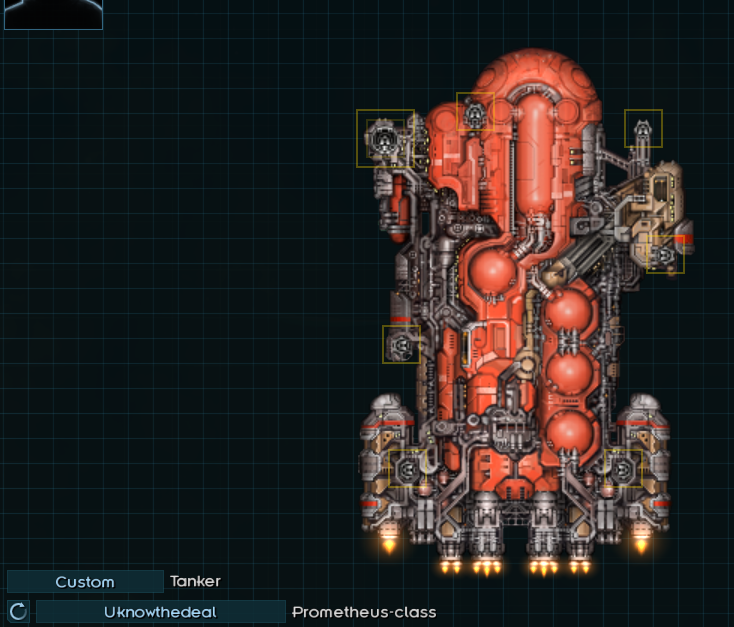The width and height of the screenshot is (734, 627).
Task: Select the largest yellow-framed weapon slot
Action: coord(385,138)
